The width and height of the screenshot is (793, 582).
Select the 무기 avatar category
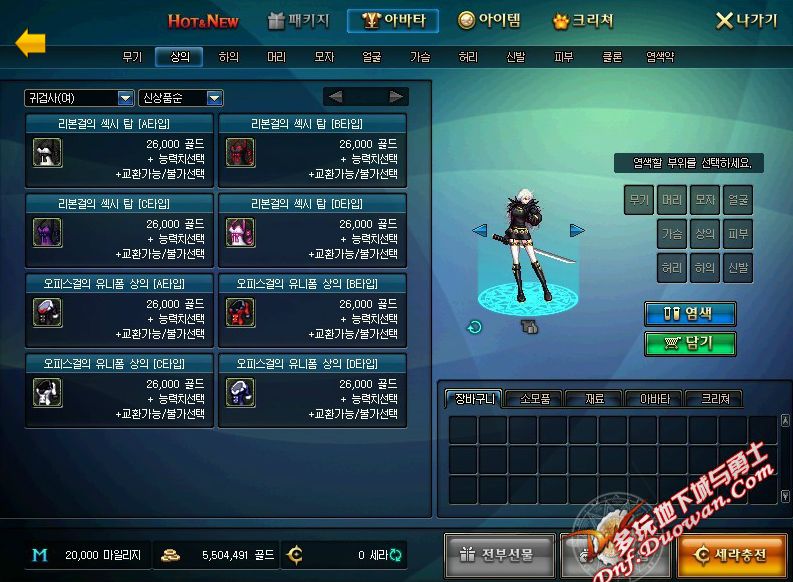click(133, 58)
